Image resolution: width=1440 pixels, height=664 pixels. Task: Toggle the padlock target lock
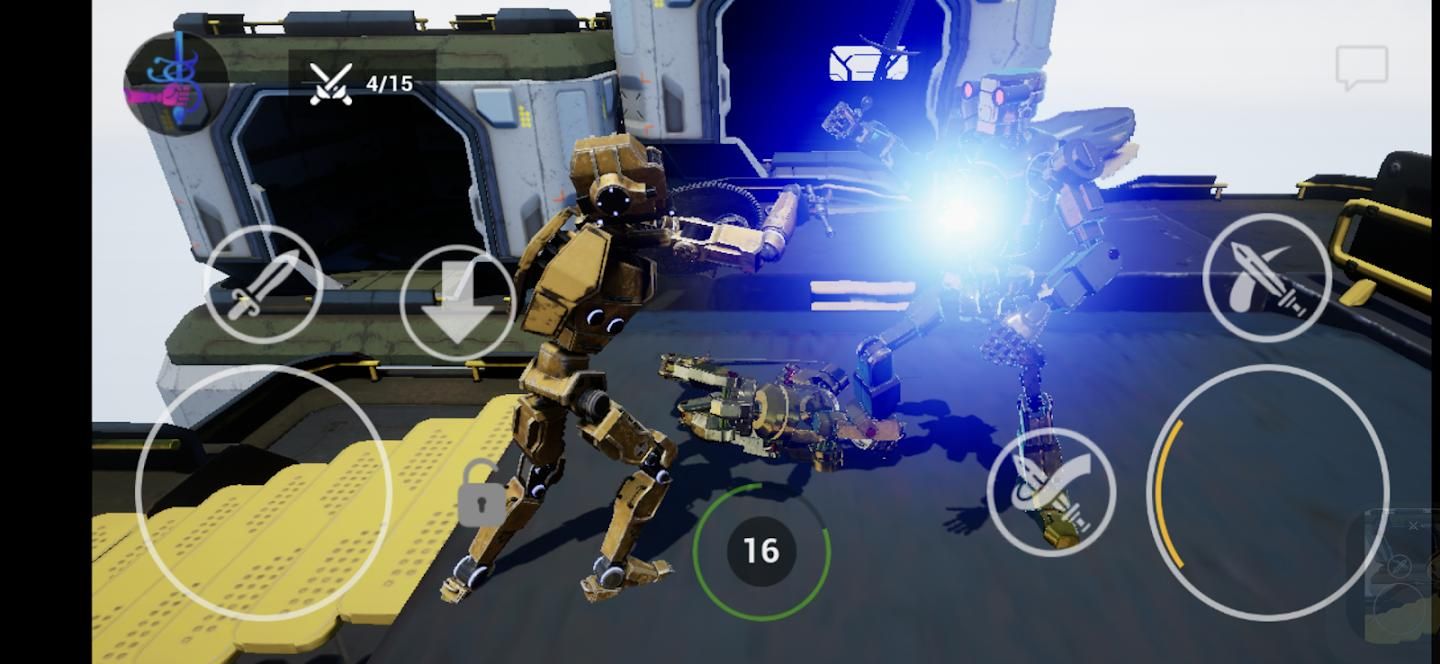tap(481, 495)
